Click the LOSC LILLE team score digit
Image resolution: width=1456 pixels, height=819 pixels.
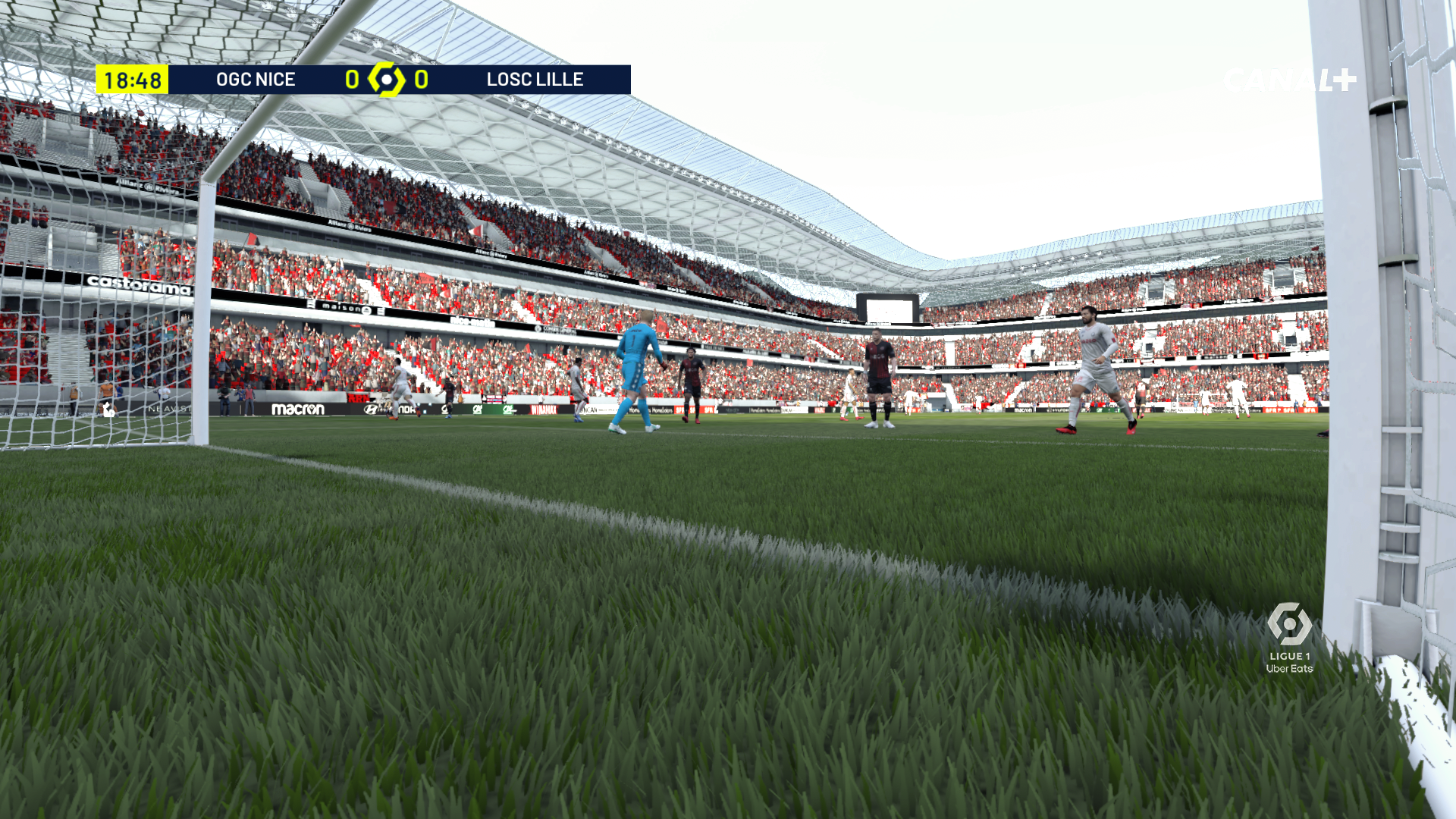coord(422,79)
